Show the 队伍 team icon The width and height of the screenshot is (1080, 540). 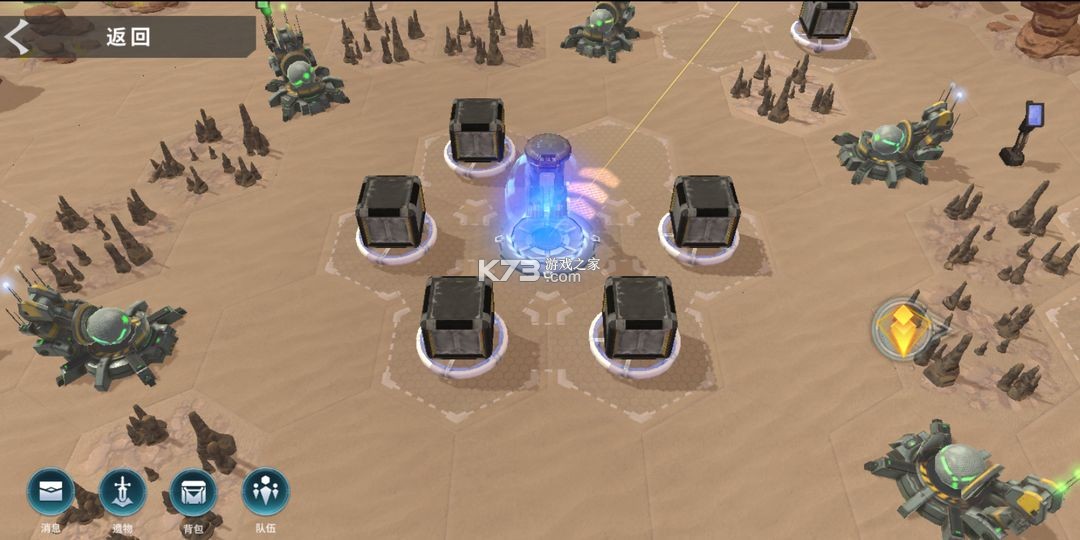265,492
